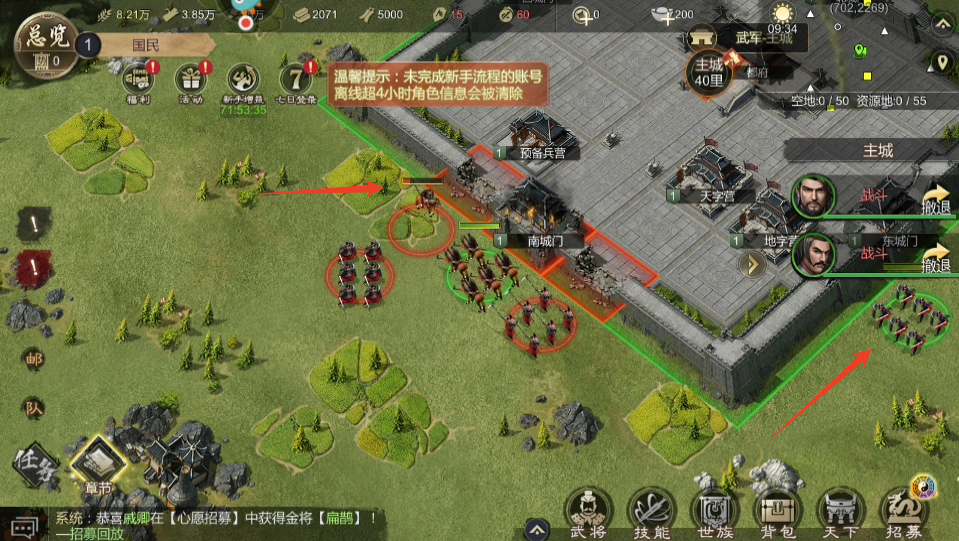Open the 章节 chapter icon
959x541 pixels.
pyautogui.click(x=97, y=463)
